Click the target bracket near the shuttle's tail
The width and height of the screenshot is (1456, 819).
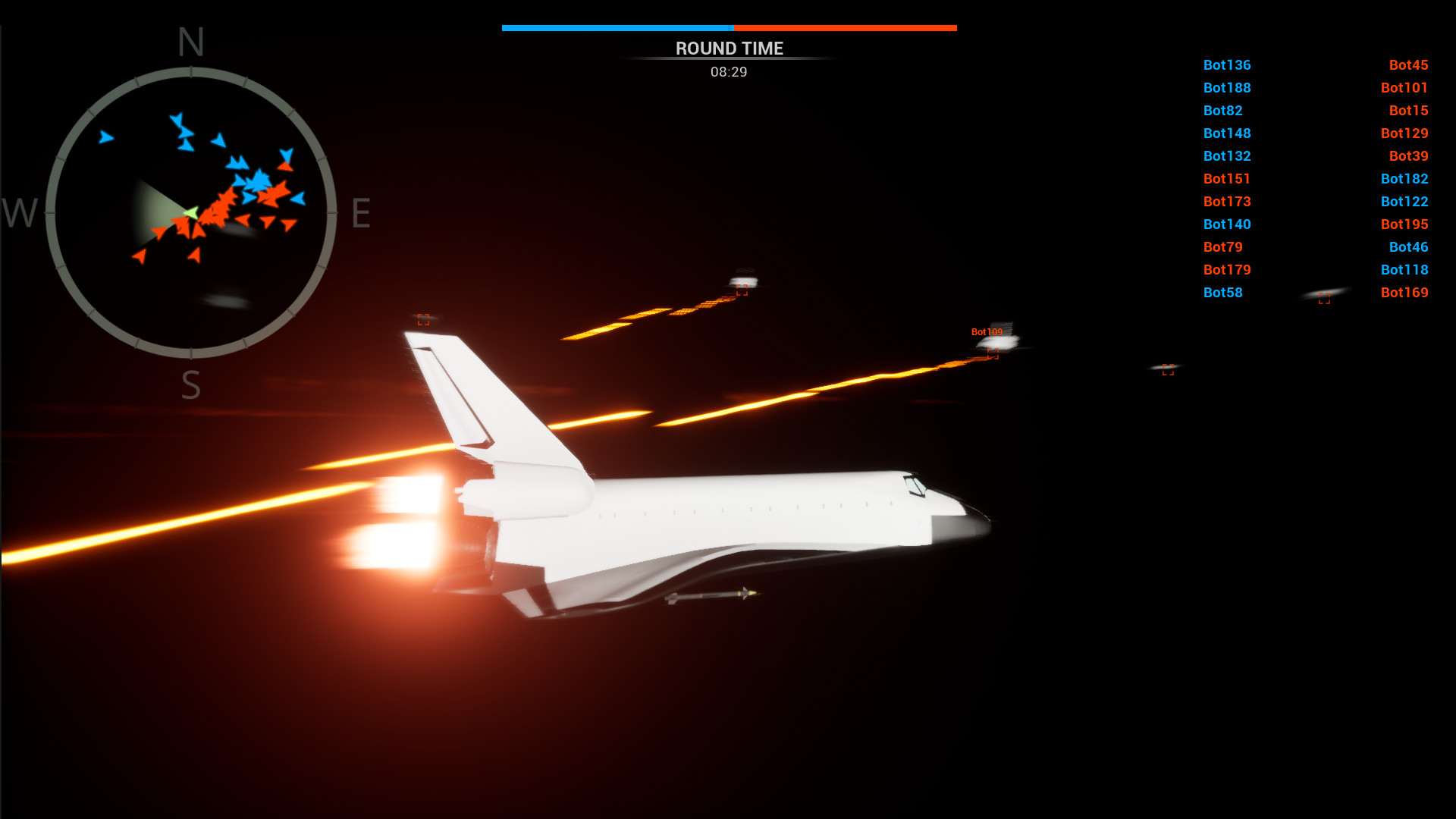[x=424, y=319]
